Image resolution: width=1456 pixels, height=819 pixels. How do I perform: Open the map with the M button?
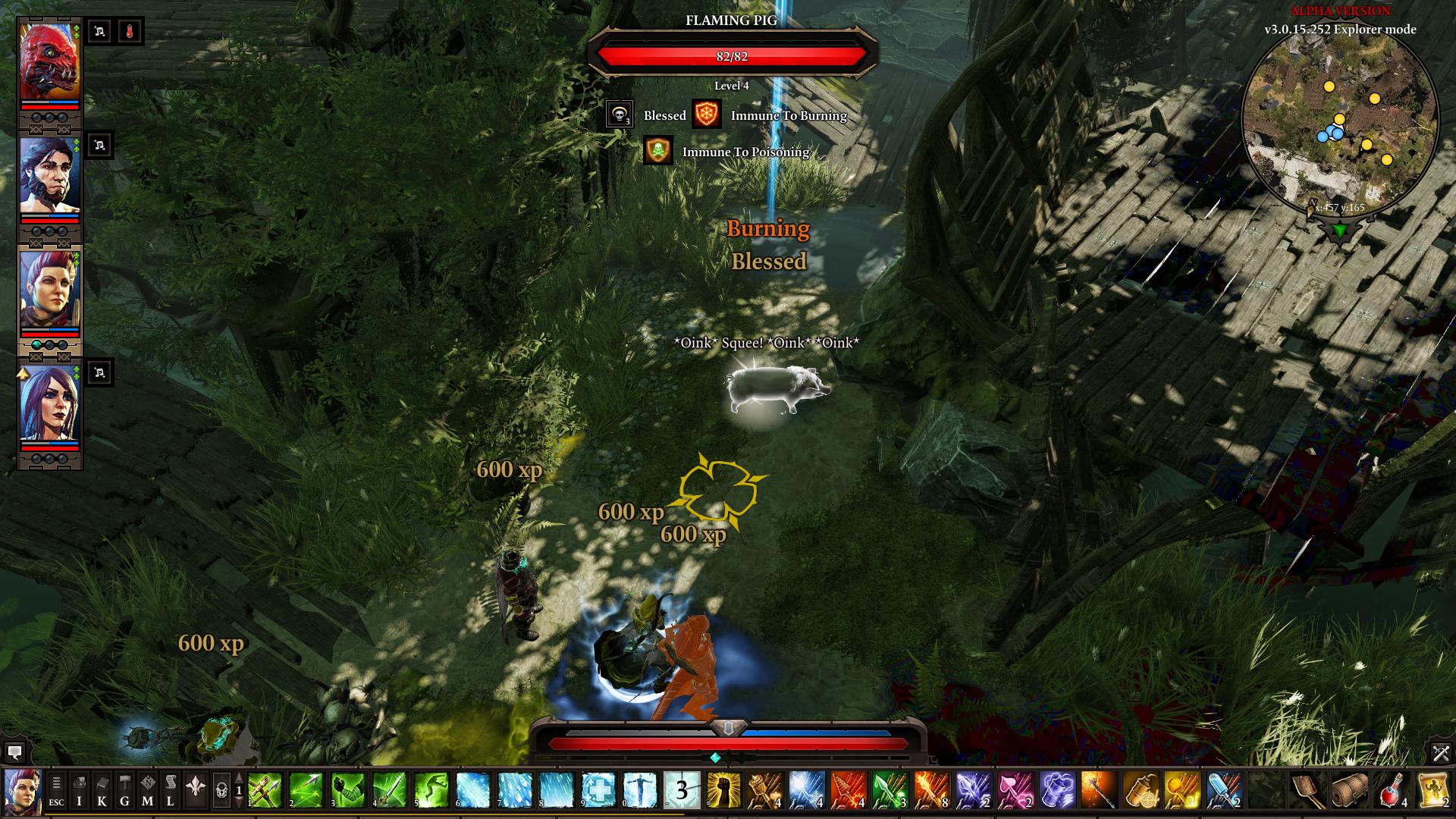click(x=148, y=790)
